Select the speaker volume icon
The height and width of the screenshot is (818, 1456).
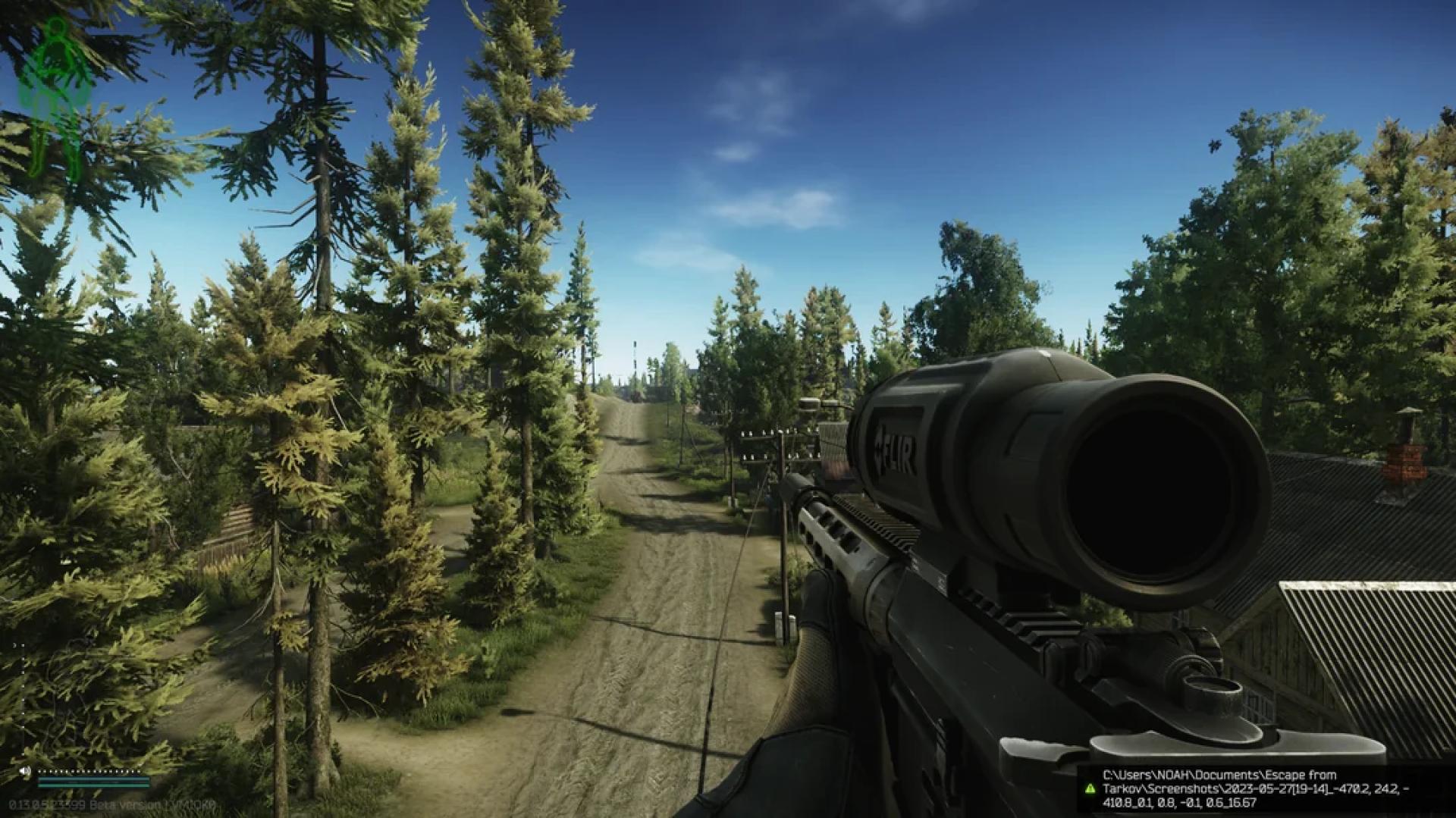(x=25, y=771)
